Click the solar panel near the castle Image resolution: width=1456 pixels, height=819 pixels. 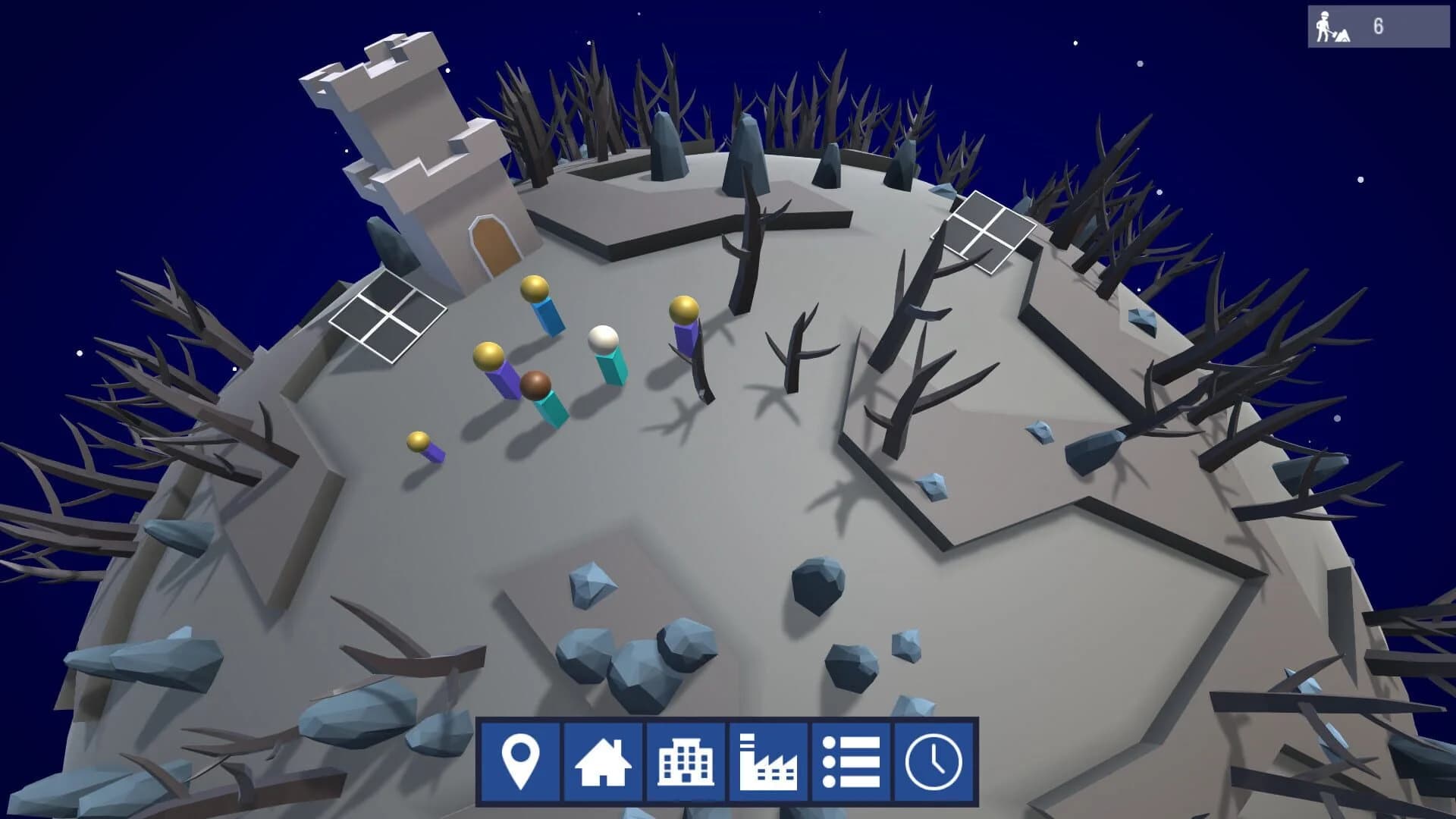[x=387, y=315]
